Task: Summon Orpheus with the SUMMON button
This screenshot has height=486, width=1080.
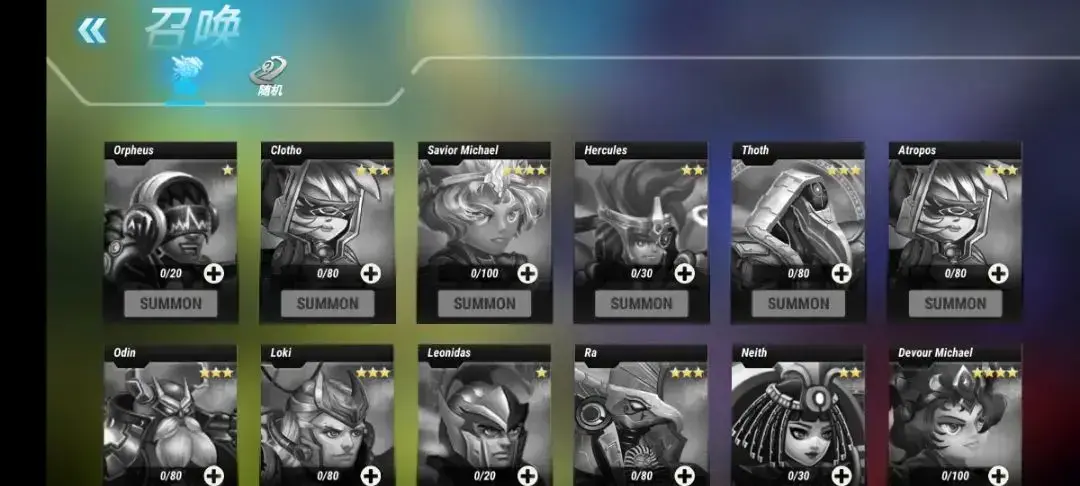Action: tap(170, 303)
